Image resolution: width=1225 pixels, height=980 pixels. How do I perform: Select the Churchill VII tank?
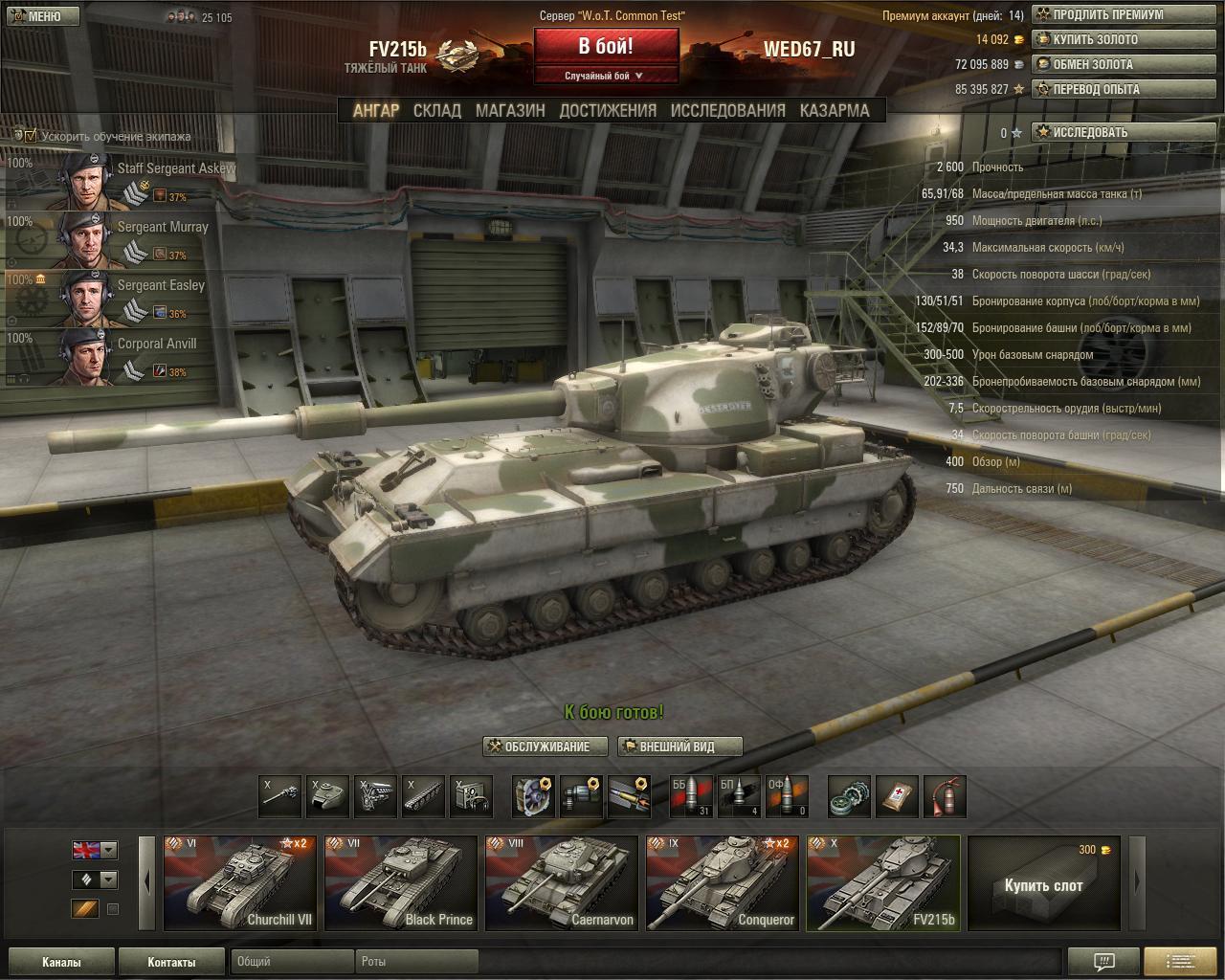pos(239,883)
